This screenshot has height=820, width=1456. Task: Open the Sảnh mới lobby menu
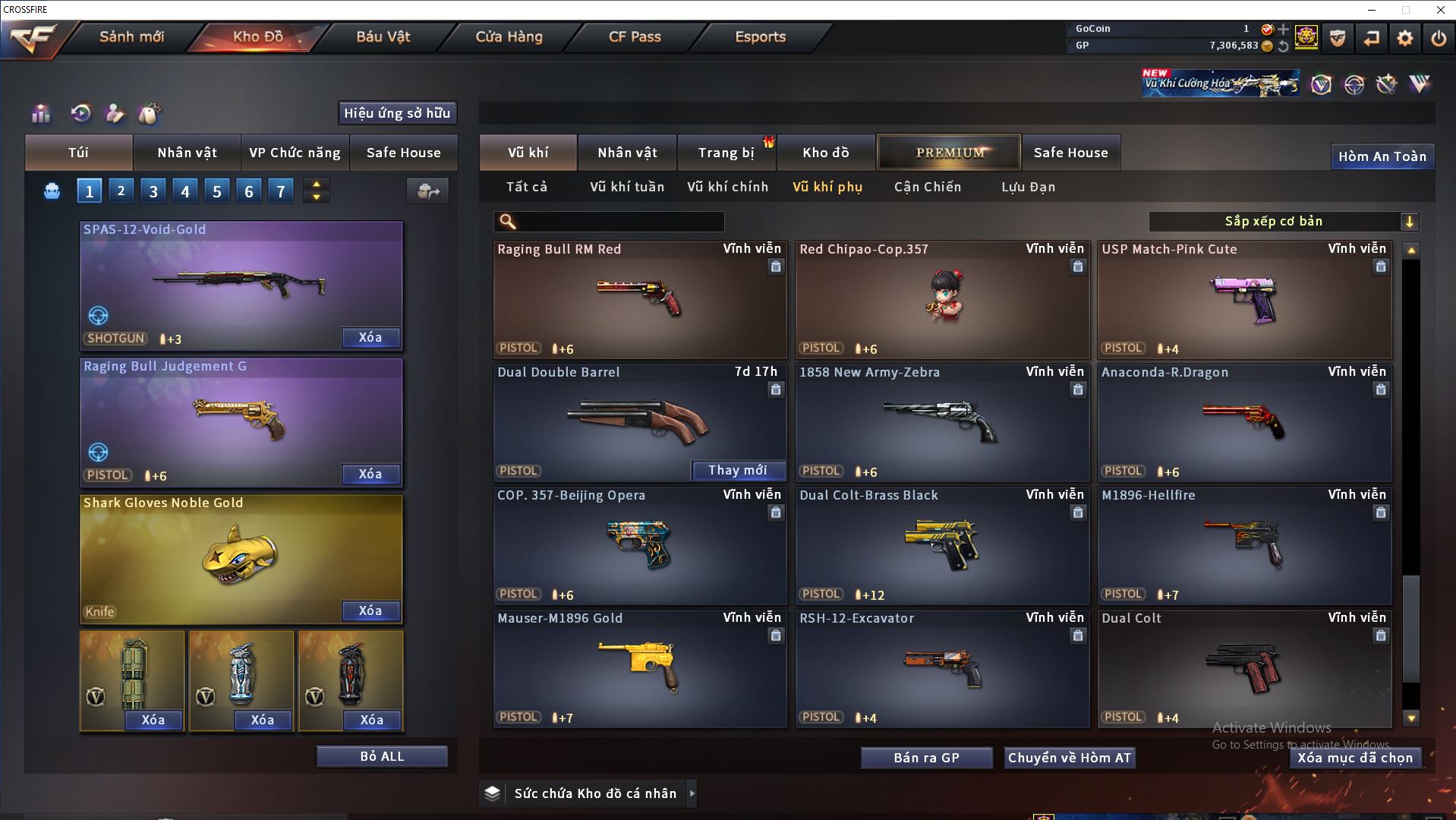coord(131,36)
